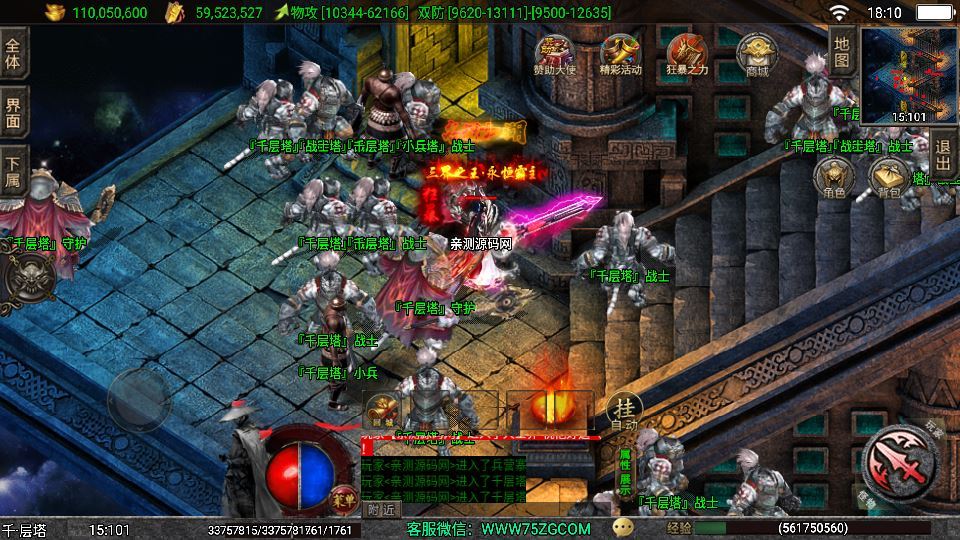Click the 地图 map button
This screenshot has width=960, height=540.
tap(842, 52)
